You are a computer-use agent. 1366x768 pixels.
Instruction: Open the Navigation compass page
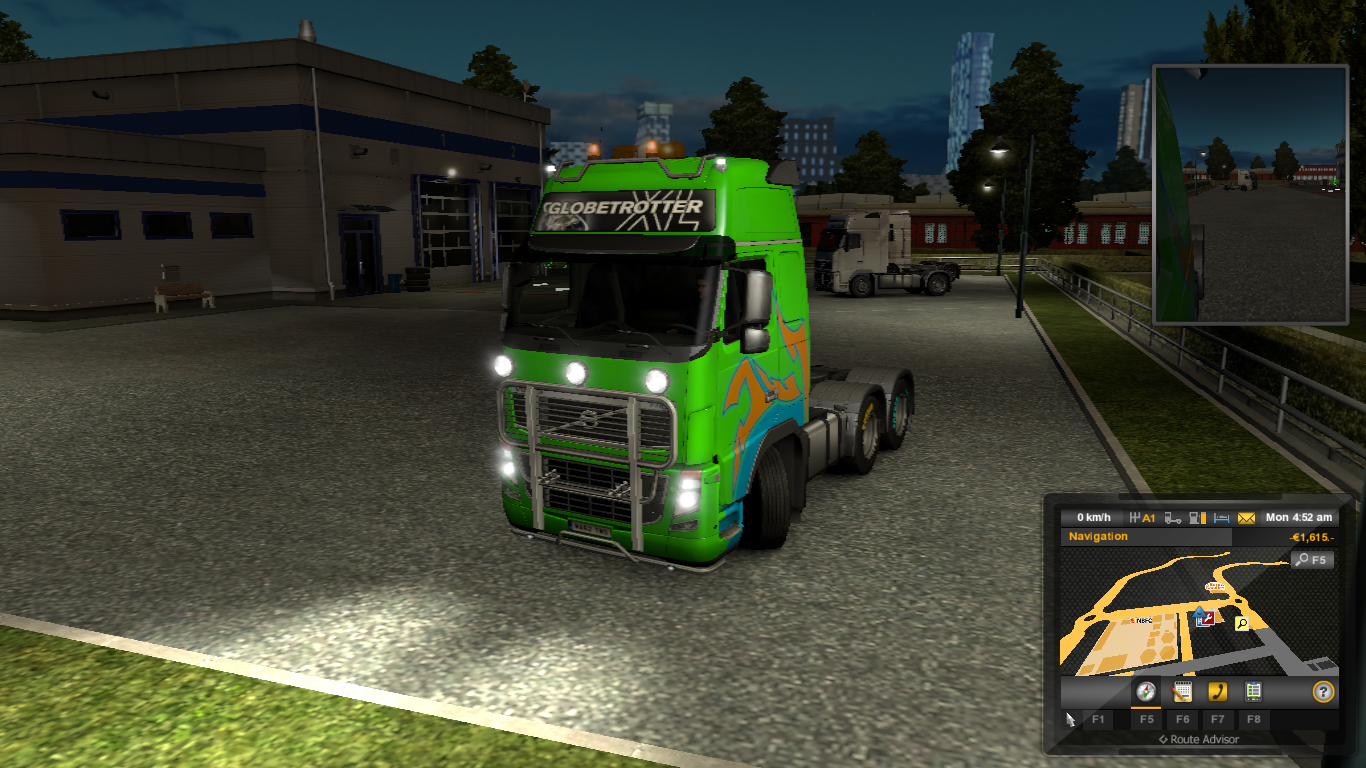[1145, 691]
